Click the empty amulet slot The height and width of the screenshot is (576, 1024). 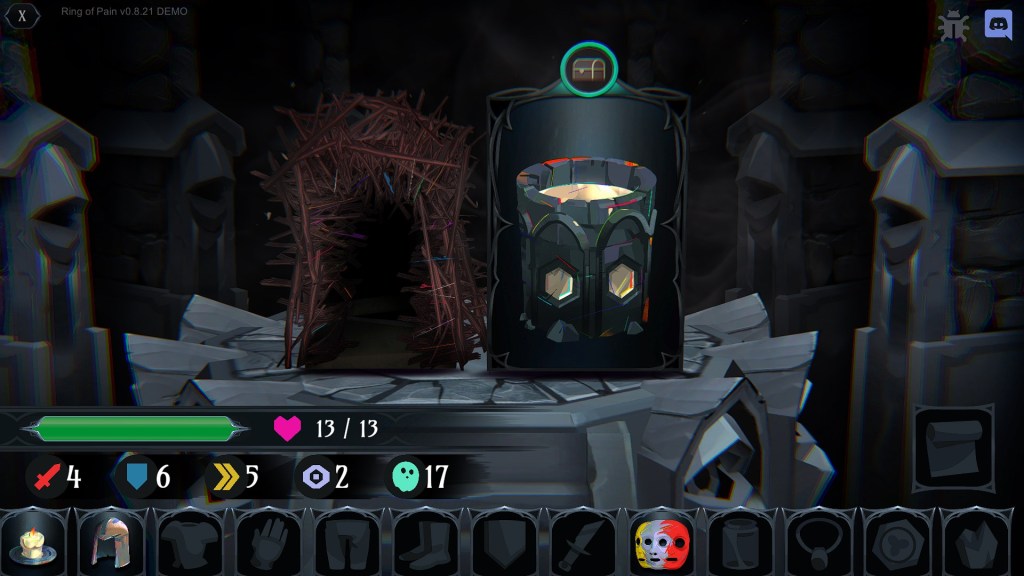(x=819, y=544)
